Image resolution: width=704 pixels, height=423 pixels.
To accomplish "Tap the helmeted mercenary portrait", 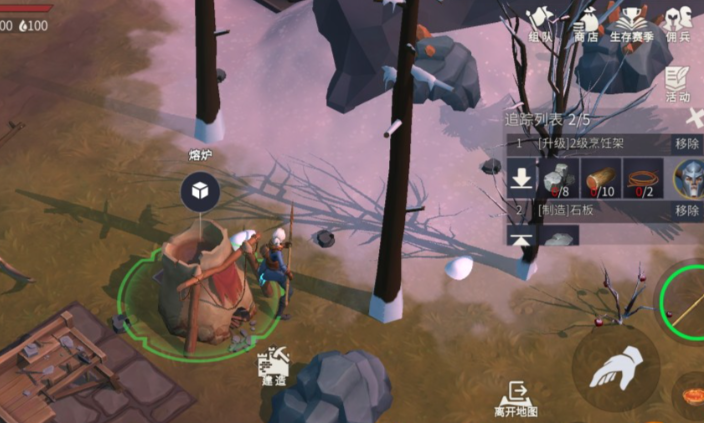I will (689, 179).
